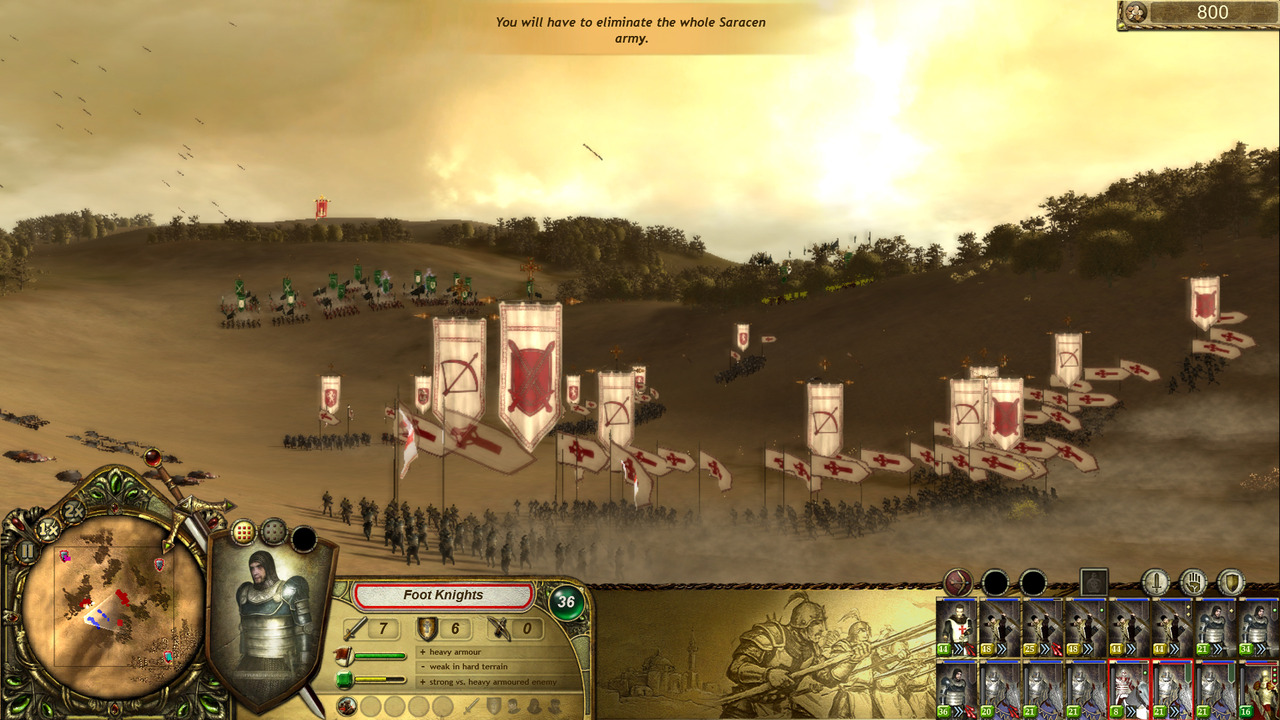Select the archer unit card with 48
The width and height of the screenshot is (1280, 720).
(1085, 627)
